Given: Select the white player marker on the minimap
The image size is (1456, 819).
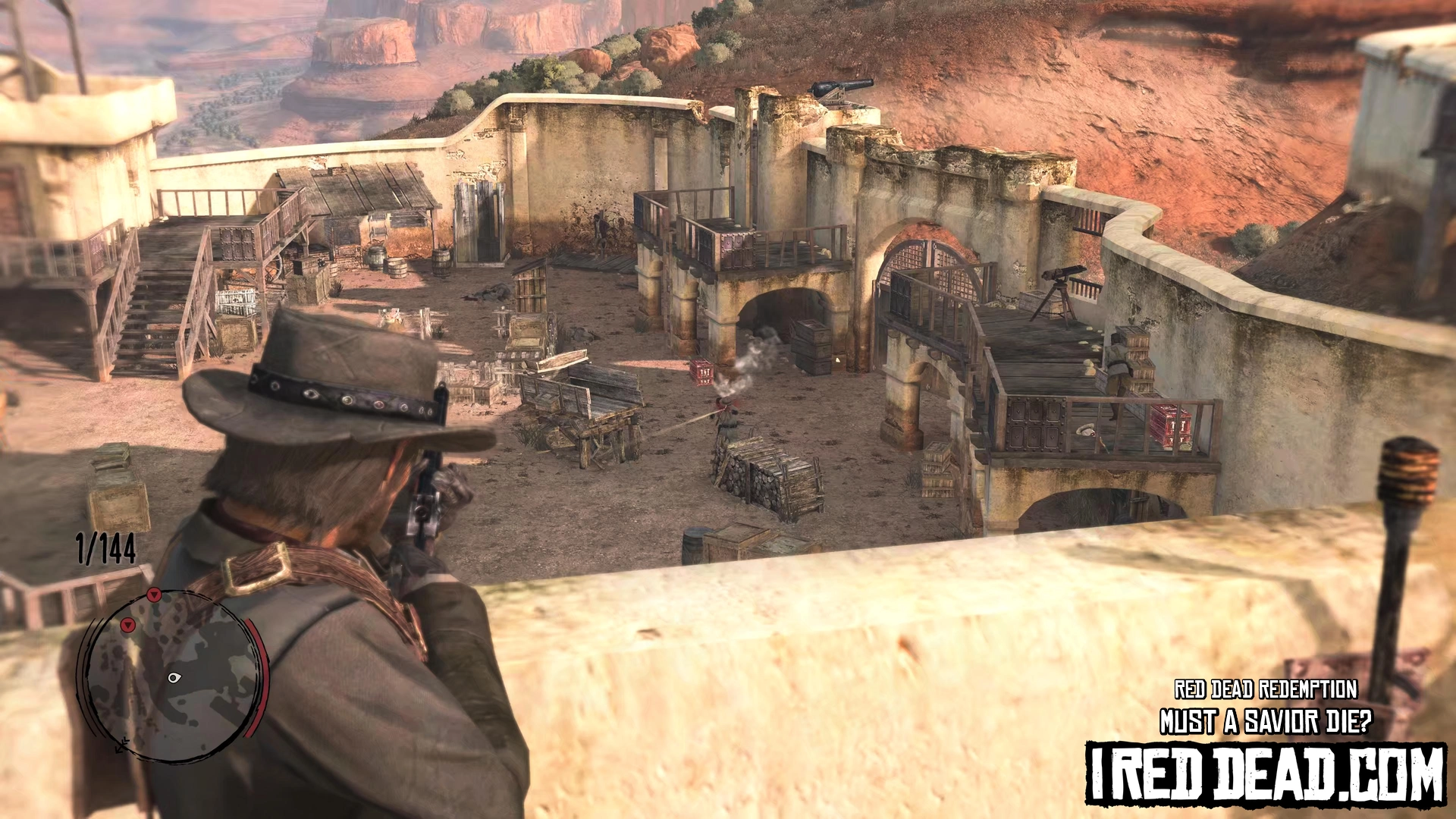Looking at the screenshot, I should [x=174, y=677].
